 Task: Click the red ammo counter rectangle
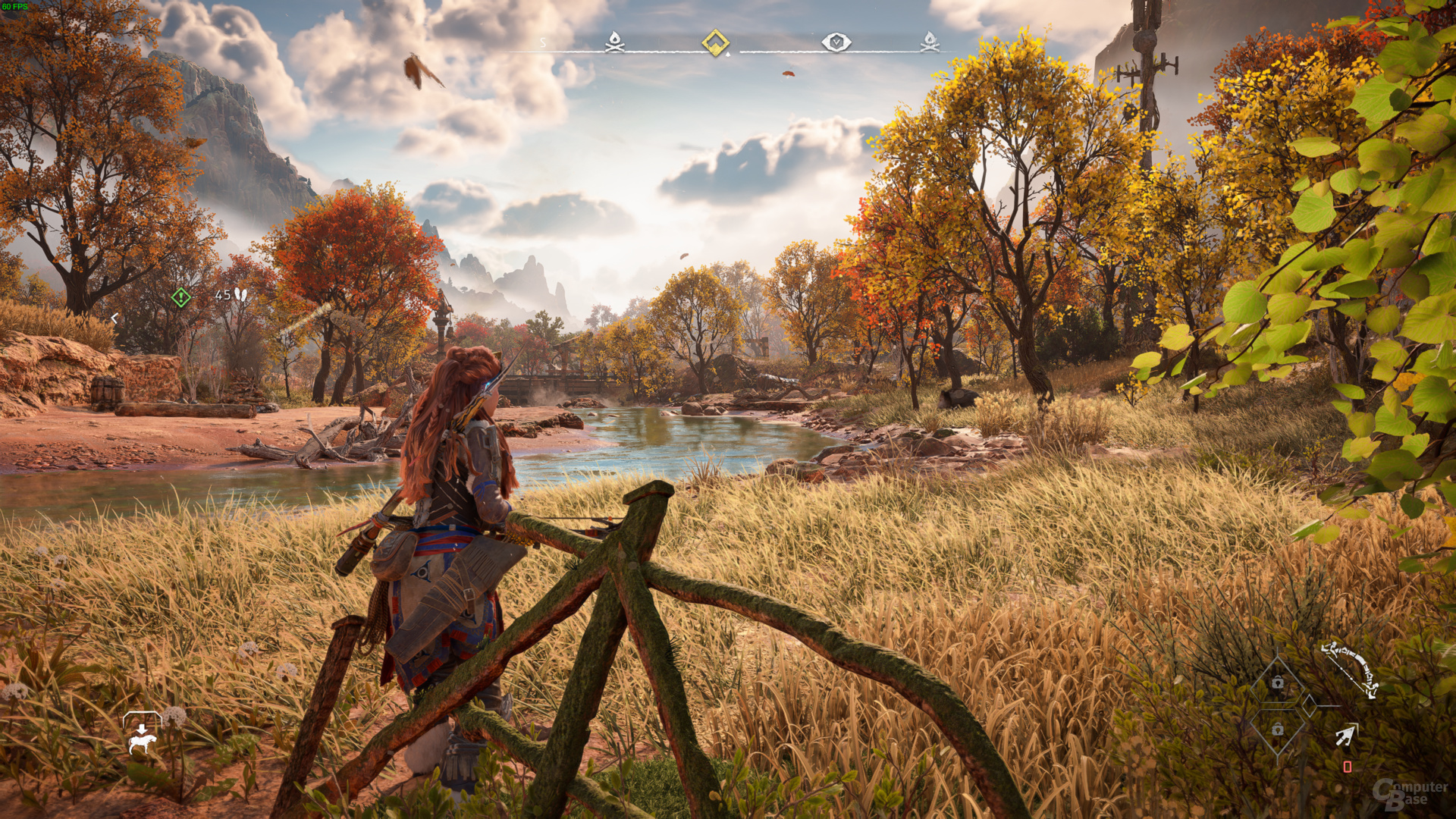(x=1347, y=767)
